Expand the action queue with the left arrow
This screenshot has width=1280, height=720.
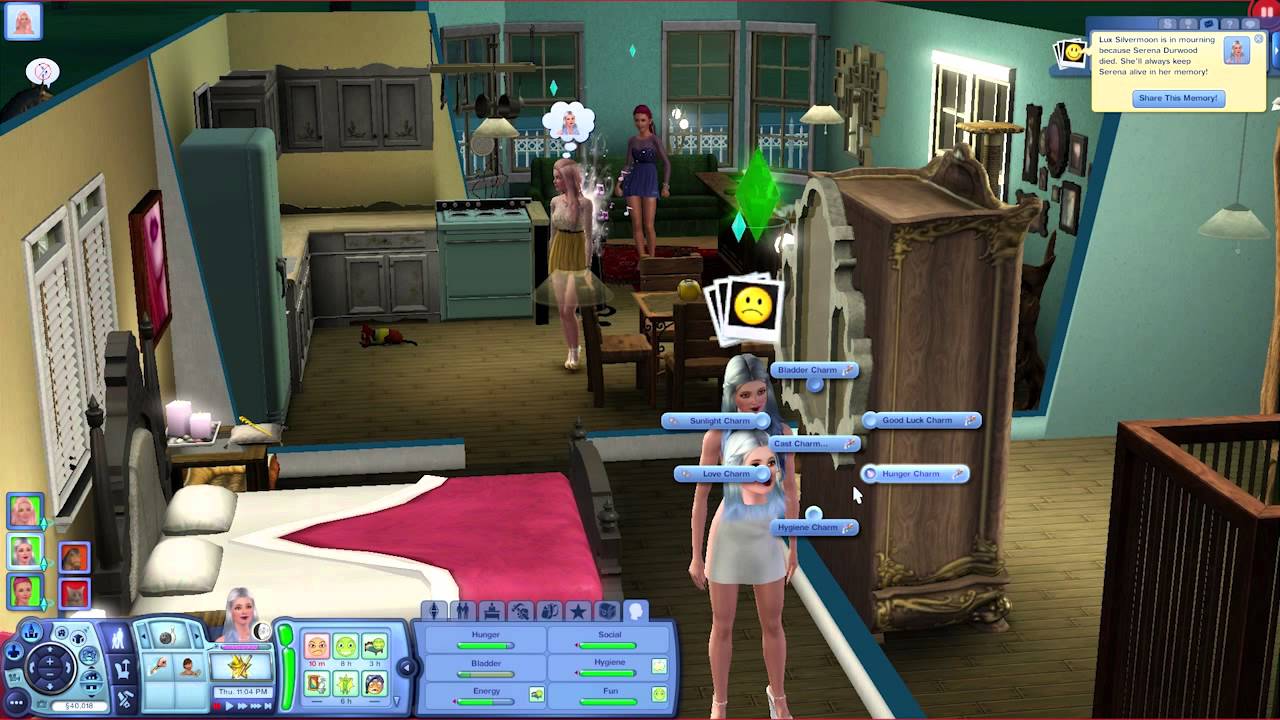[x=144, y=635]
